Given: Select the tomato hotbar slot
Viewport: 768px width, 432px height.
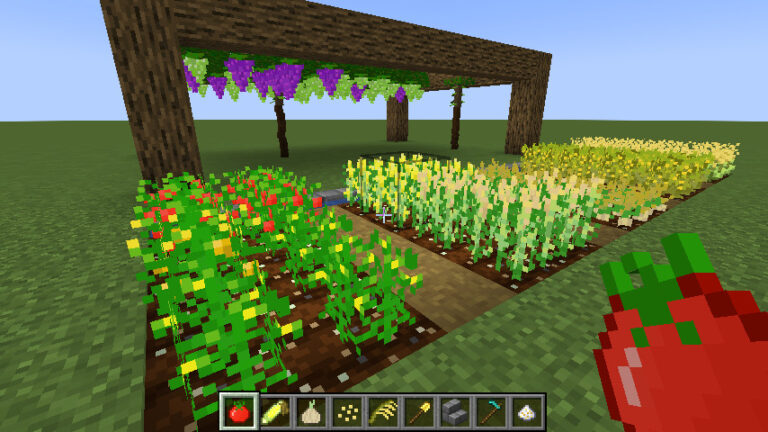Looking at the screenshot, I should [239, 412].
